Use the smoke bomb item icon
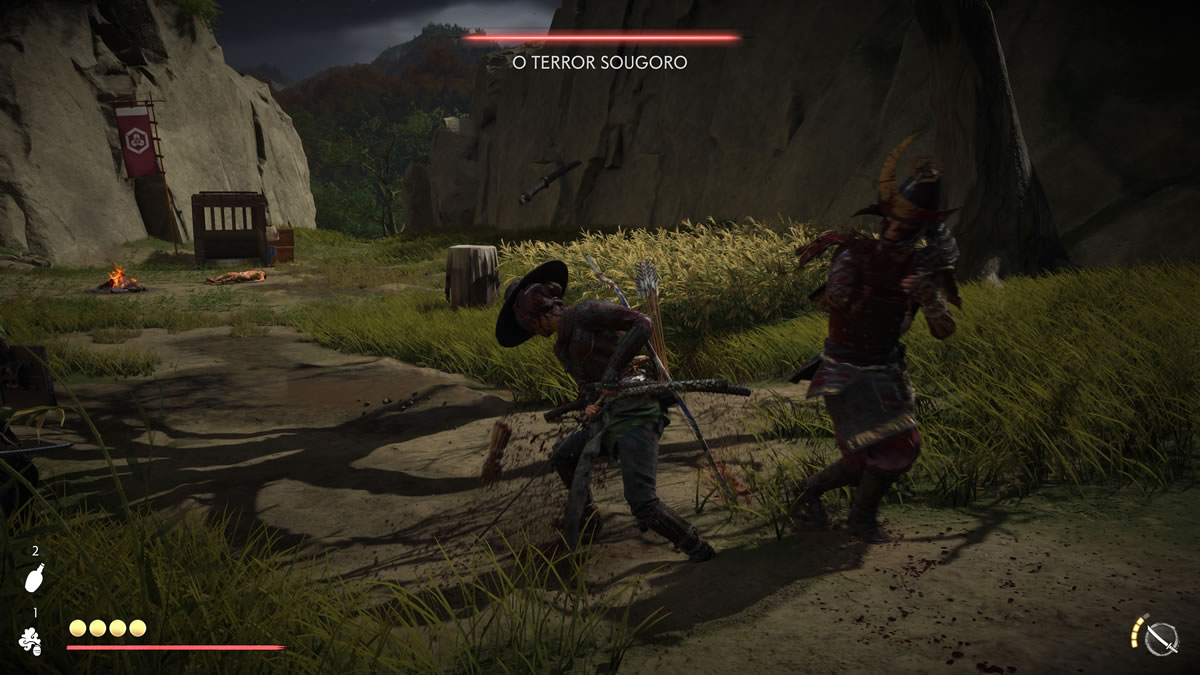Screen dimensions: 1200x675 point(31,641)
